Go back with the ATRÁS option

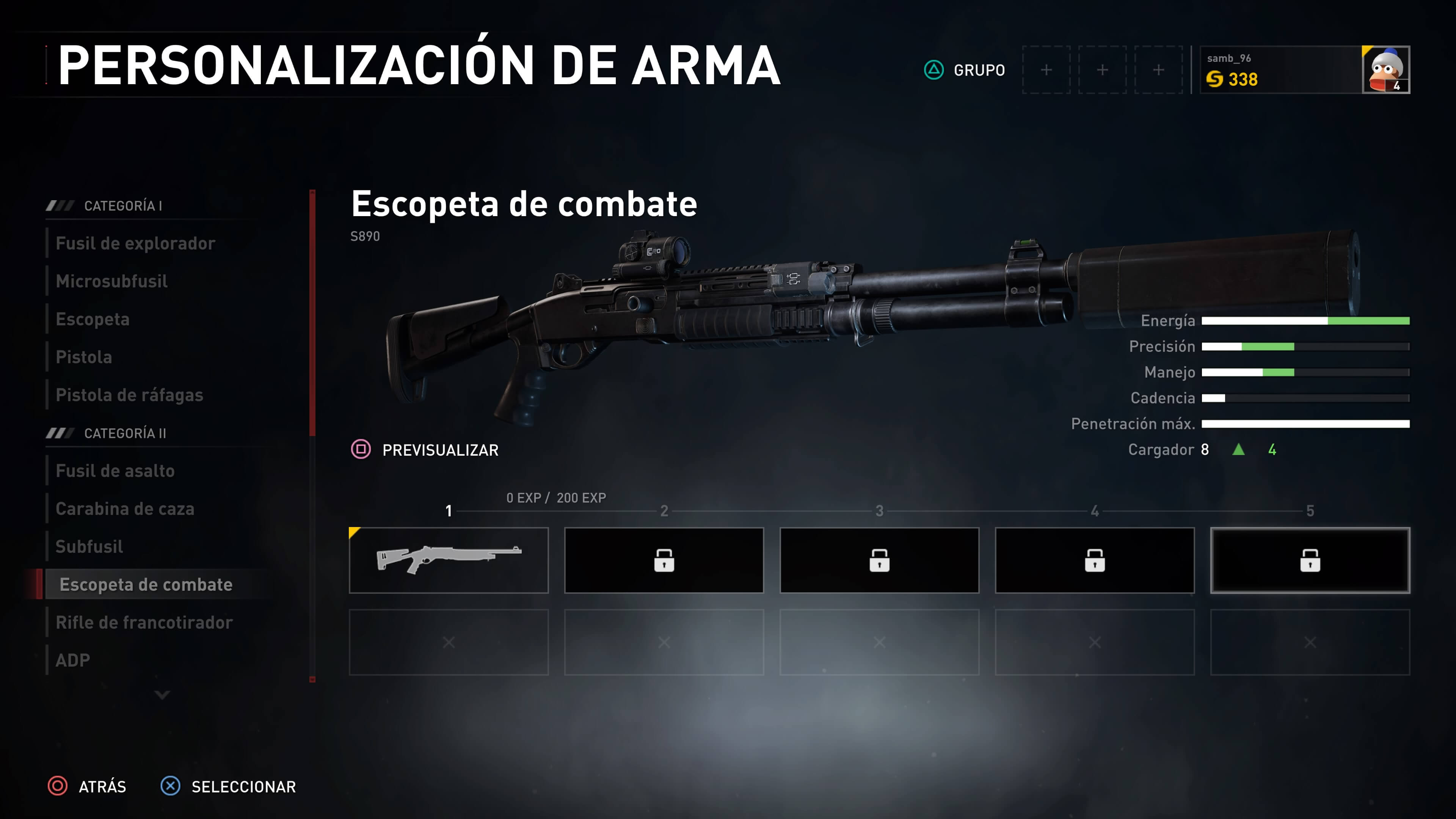pyautogui.click(x=87, y=786)
